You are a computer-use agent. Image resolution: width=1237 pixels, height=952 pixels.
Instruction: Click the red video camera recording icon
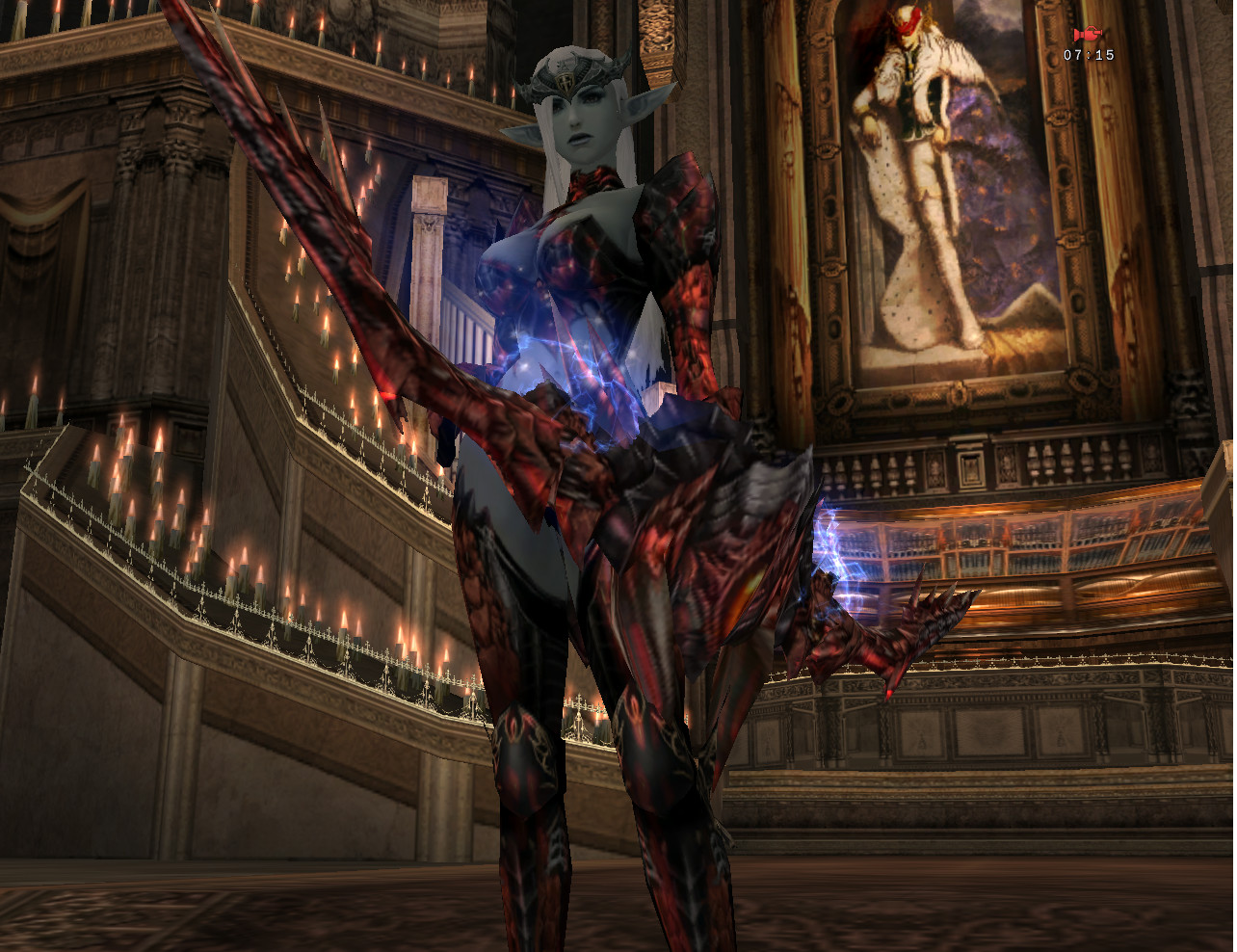(x=1088, y=35)
